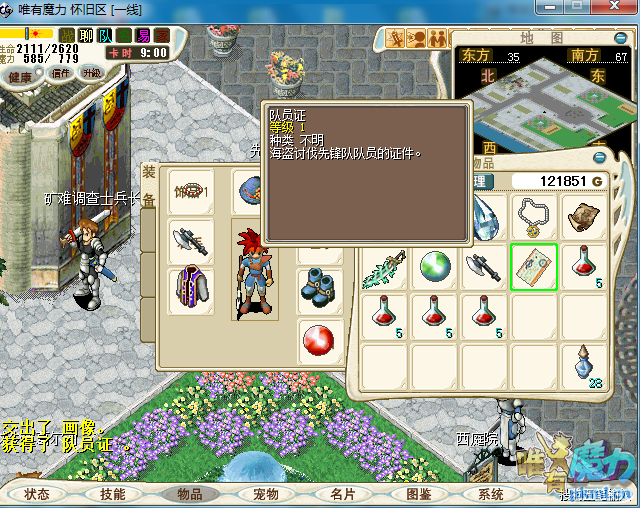Toggle the 聊 chat mode icon

point(86,36)
